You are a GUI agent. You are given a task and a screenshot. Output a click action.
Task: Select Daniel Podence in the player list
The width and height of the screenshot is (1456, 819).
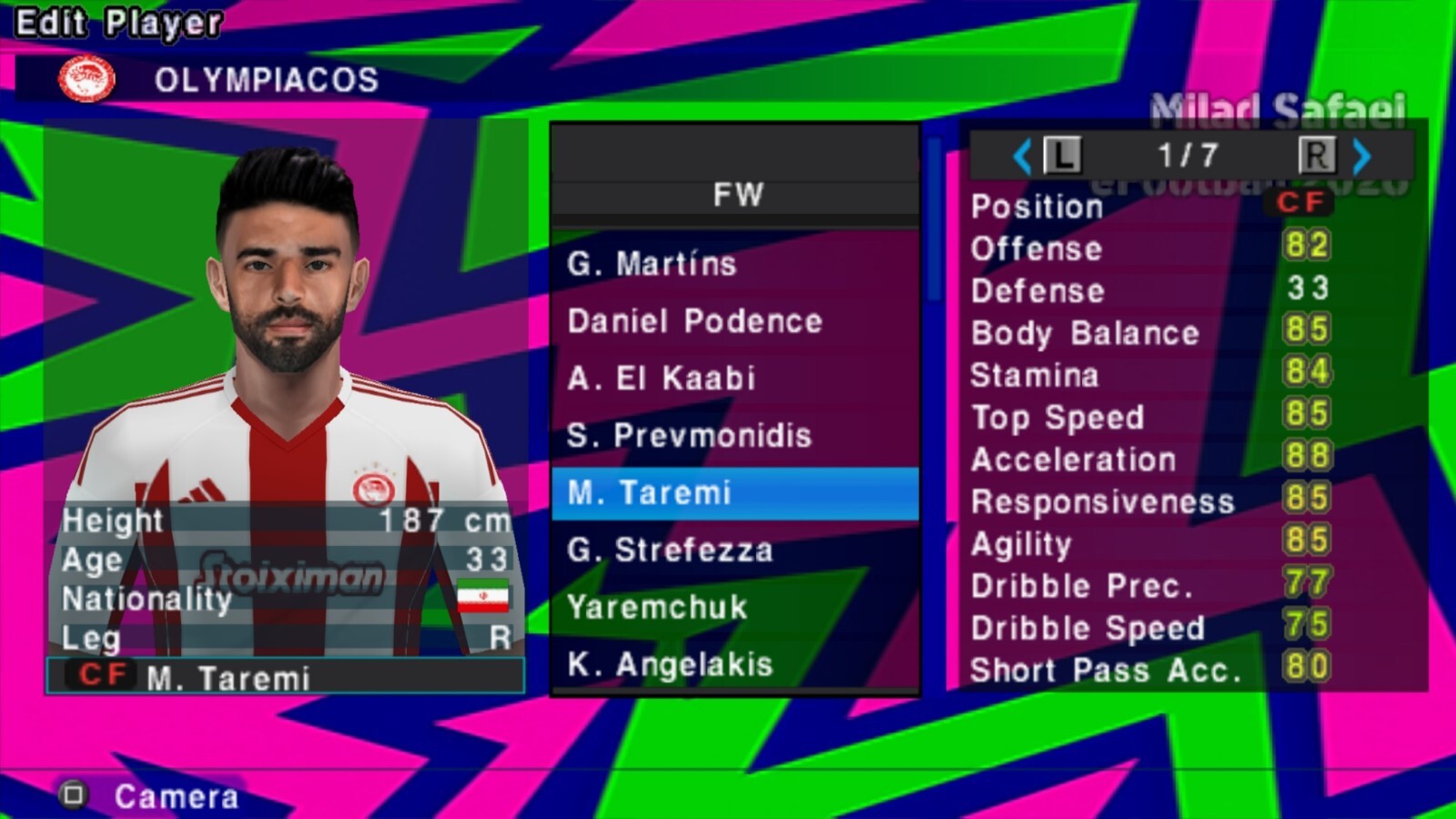pyautogui.click(x=694, y=321)
